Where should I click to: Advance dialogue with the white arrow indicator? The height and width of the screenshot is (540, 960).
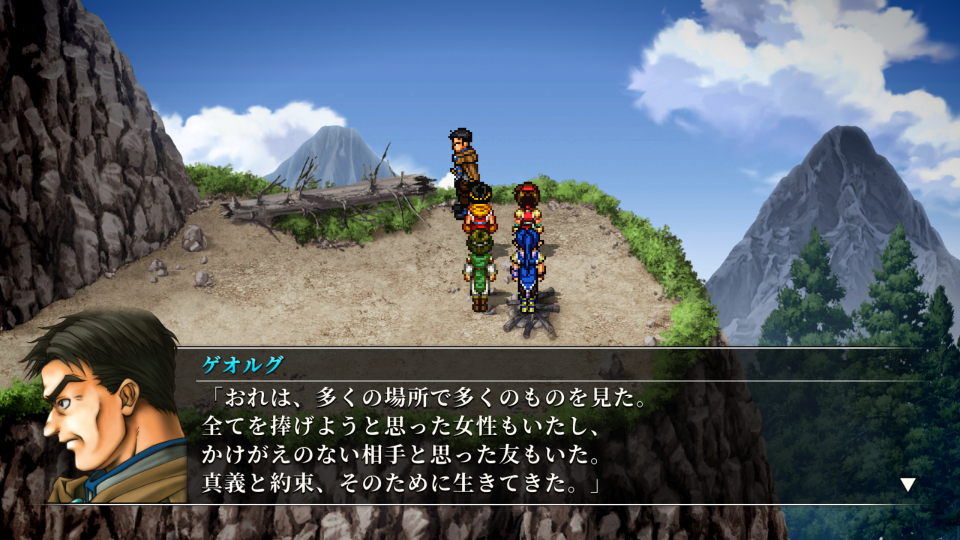[907, 484]
